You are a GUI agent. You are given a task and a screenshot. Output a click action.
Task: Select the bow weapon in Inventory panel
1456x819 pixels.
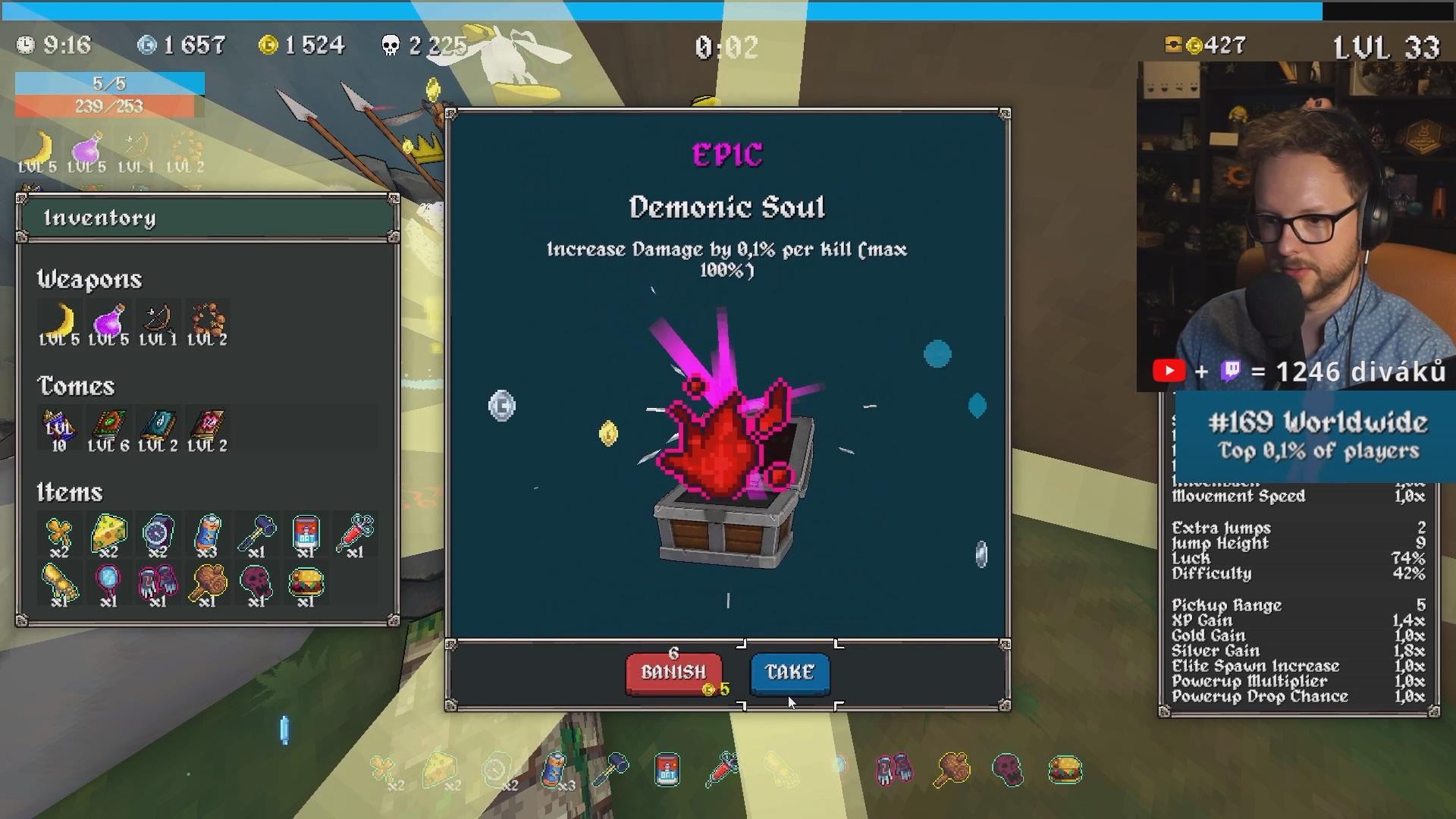click(x=158, y=322)
